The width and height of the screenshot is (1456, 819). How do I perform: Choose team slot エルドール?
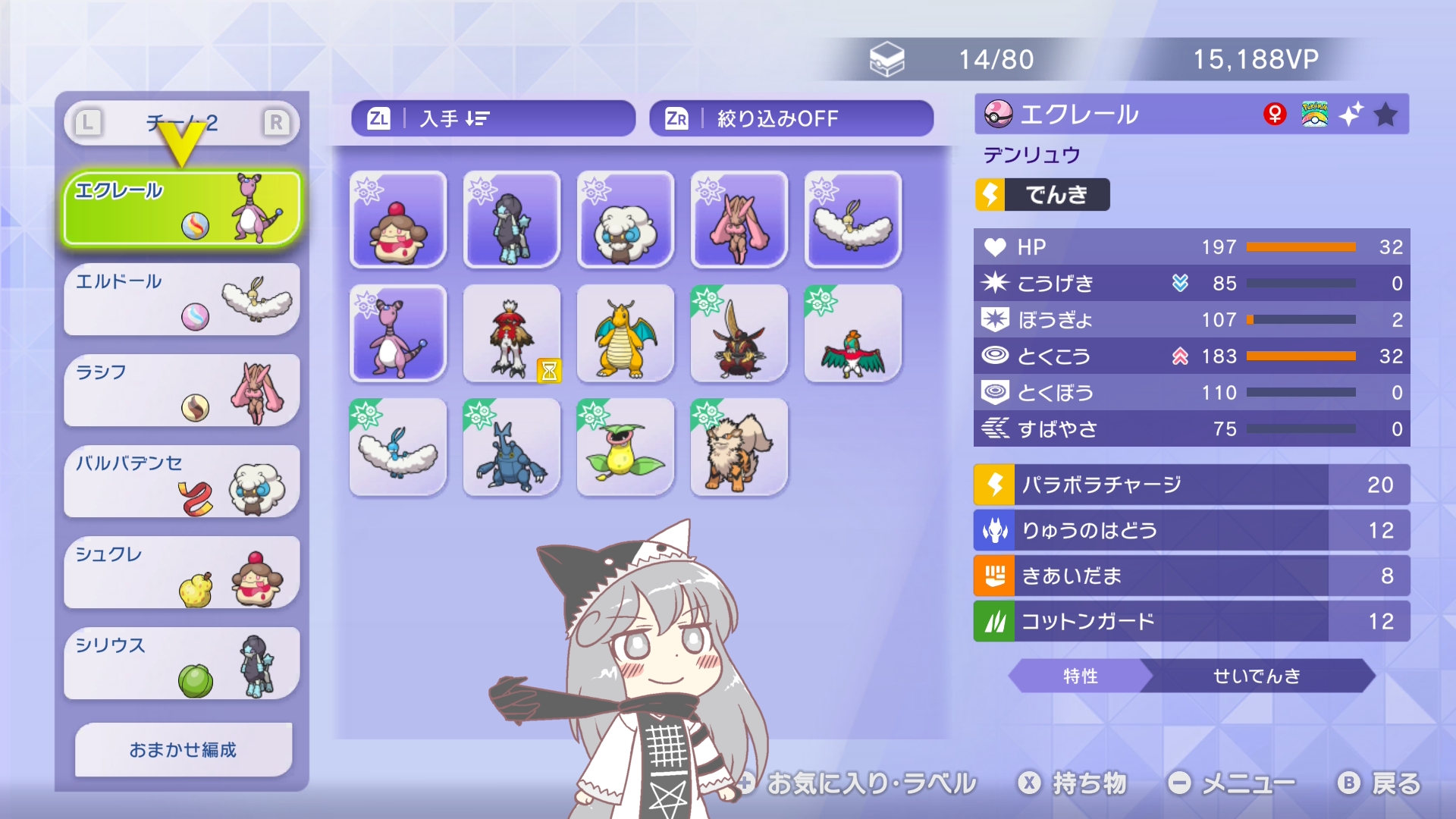[x=182, y=300]
